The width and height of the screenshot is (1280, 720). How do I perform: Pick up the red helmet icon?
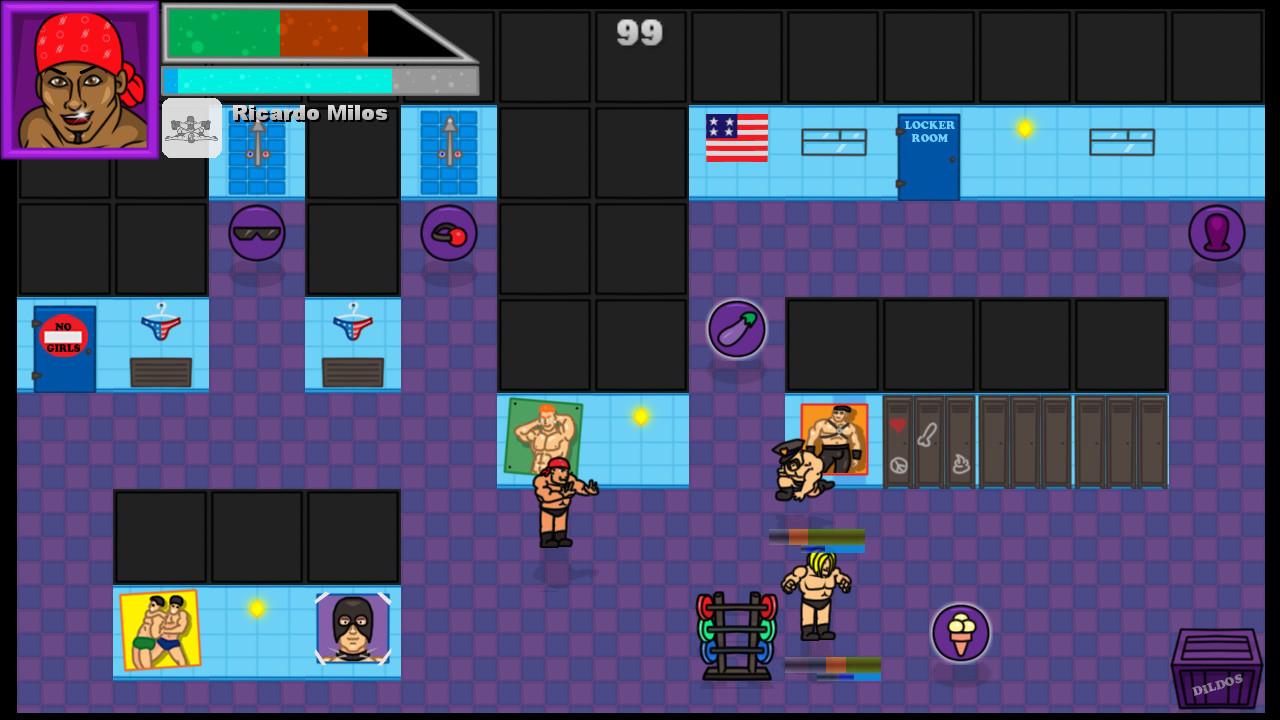point(448,233)
